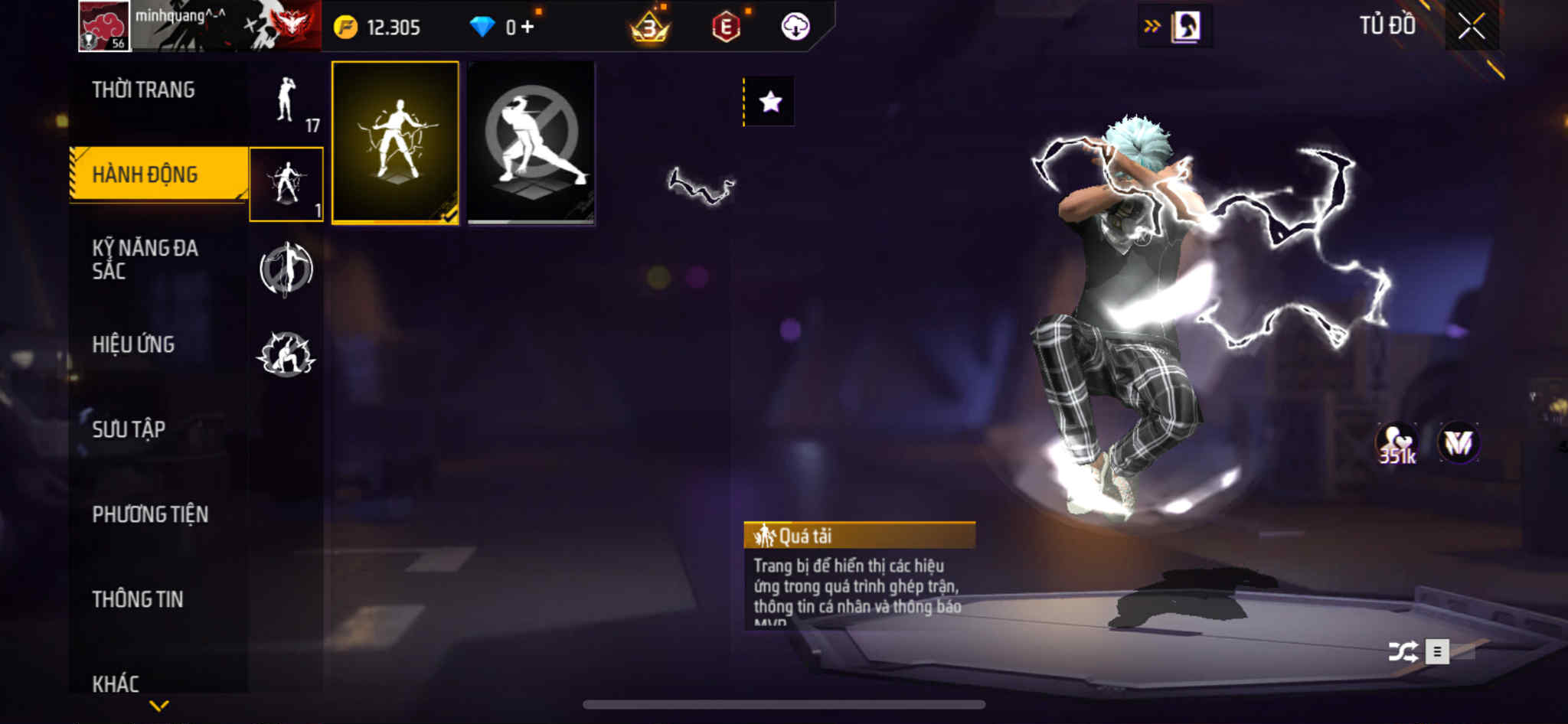Go to the Sưu Tập tab
1568x724 pixels.
129,429
